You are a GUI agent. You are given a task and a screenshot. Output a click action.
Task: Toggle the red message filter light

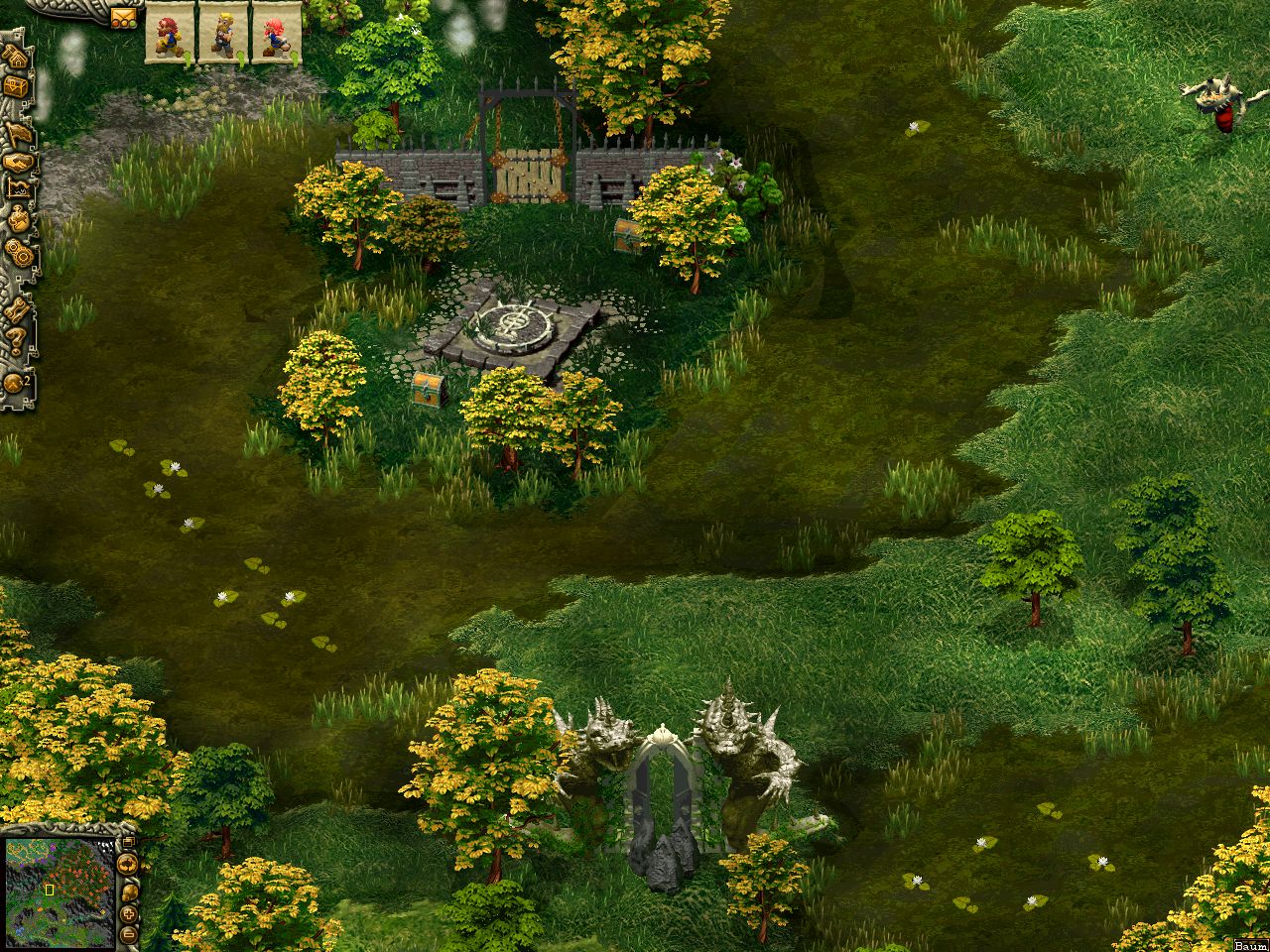(115, 23)
